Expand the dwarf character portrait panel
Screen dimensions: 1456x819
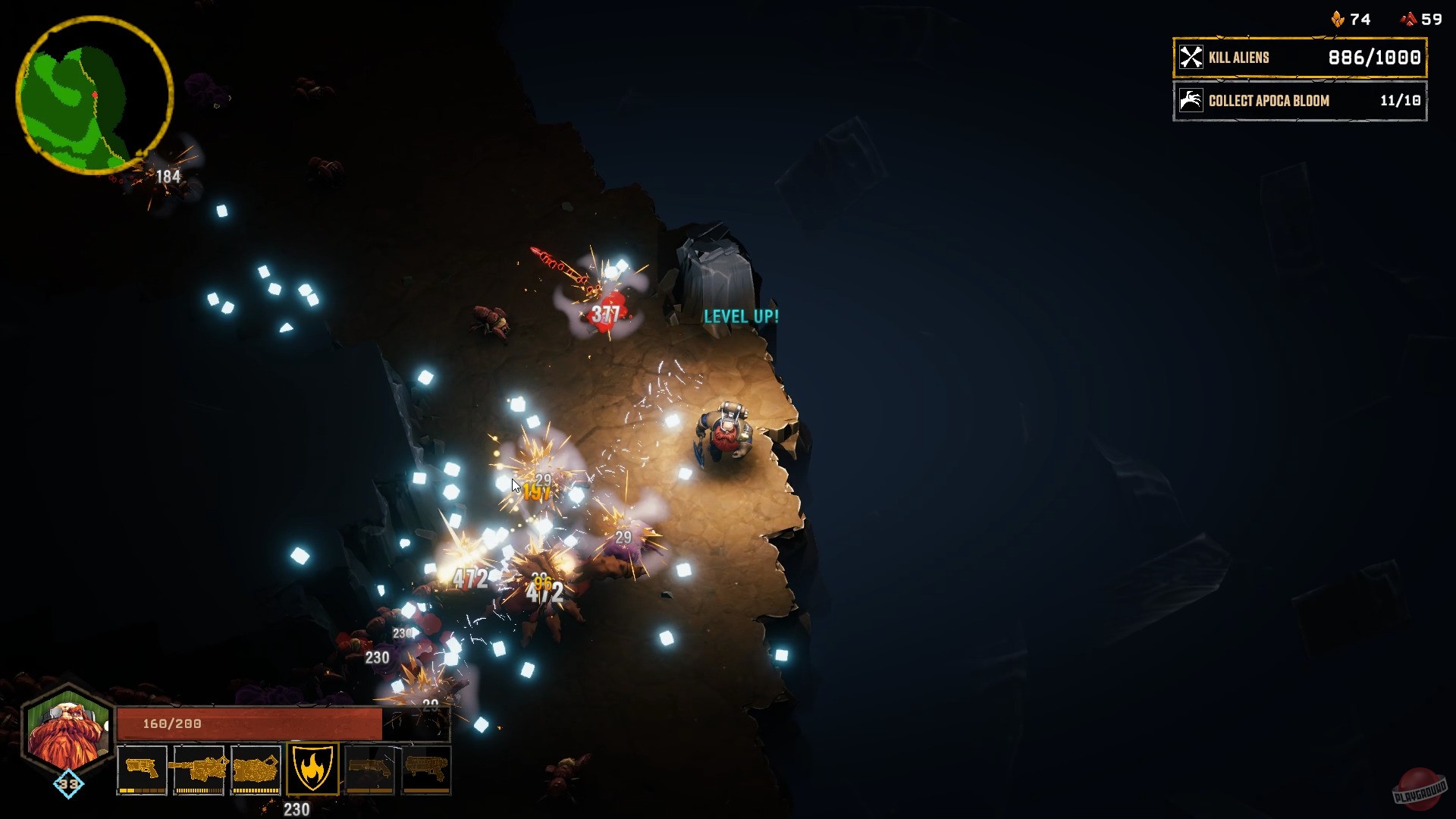click(x=68, y=732)
